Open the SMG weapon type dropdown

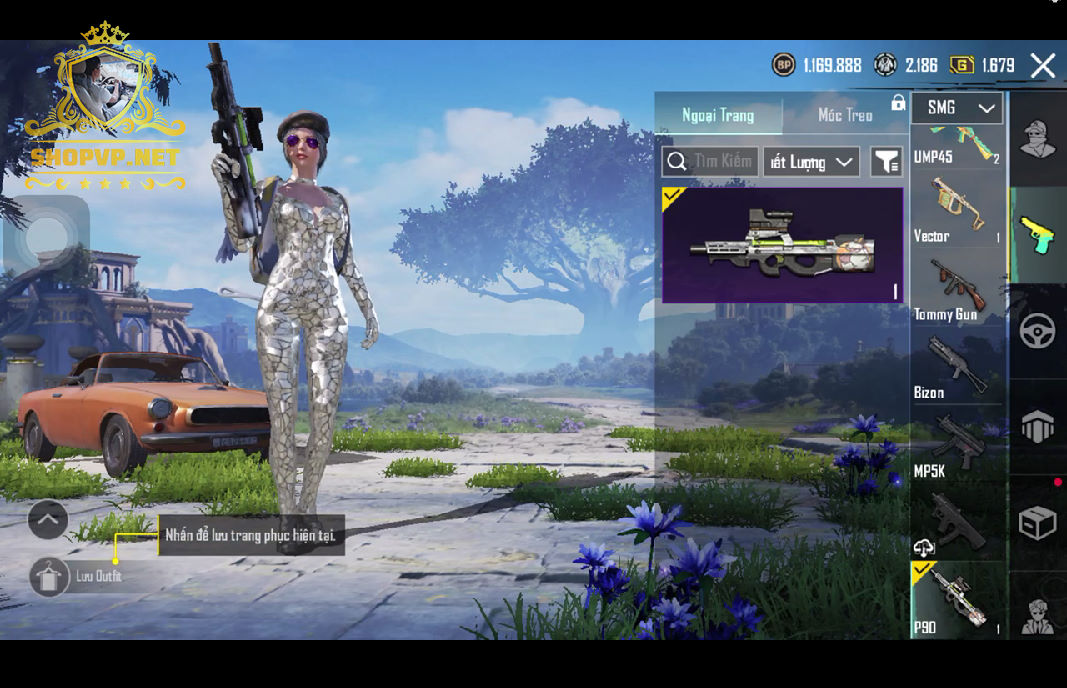click(957, 108)
